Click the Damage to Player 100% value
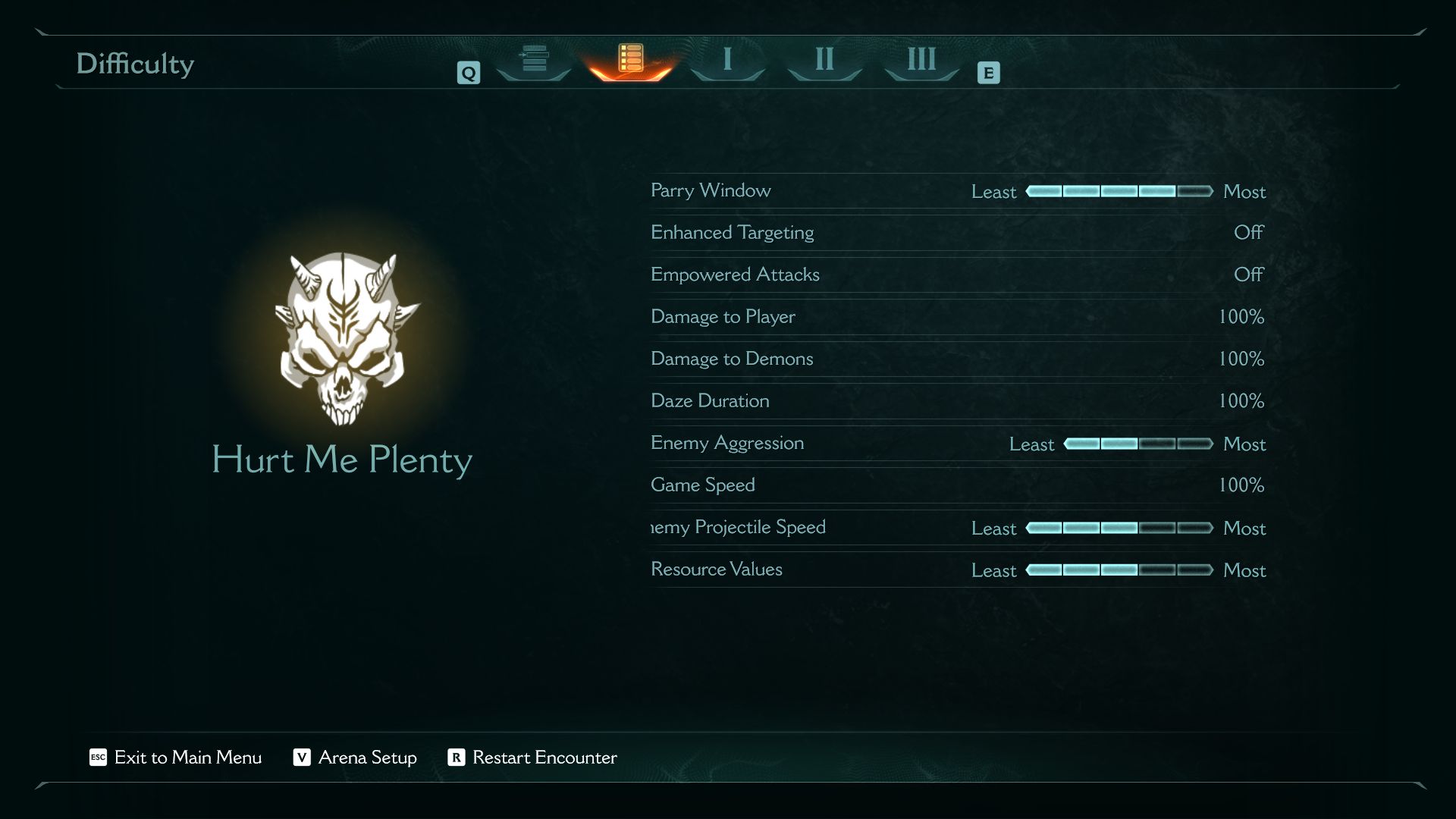This screenshot has width=1456, height=819. (1244, 317)
